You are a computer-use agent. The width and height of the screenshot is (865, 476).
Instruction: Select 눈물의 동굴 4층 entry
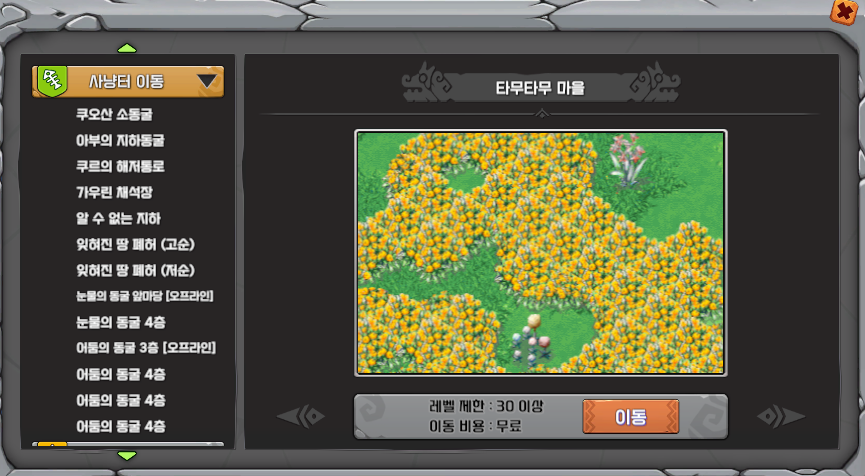pos(121,322)
